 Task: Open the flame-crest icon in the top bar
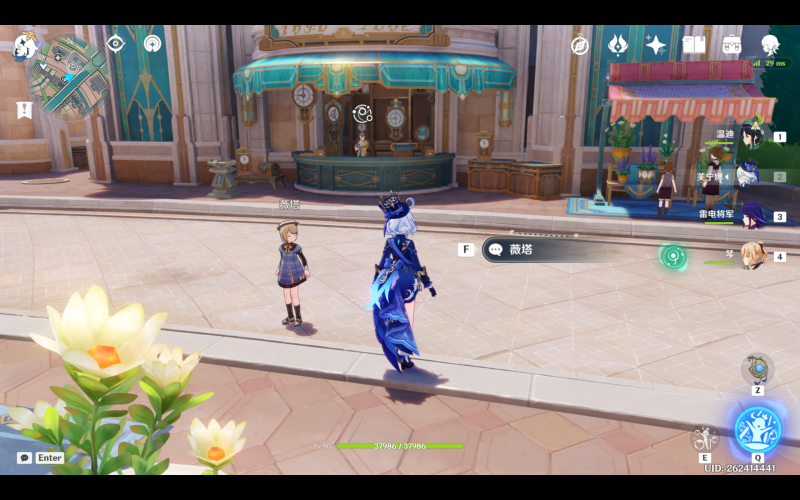point(618,45)
